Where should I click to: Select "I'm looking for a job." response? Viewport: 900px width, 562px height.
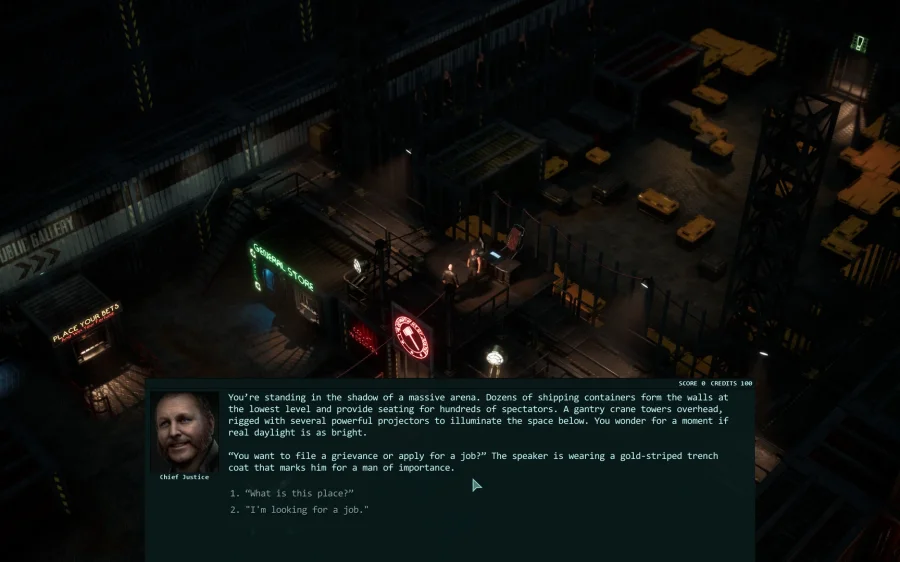[x=306, y=510]
